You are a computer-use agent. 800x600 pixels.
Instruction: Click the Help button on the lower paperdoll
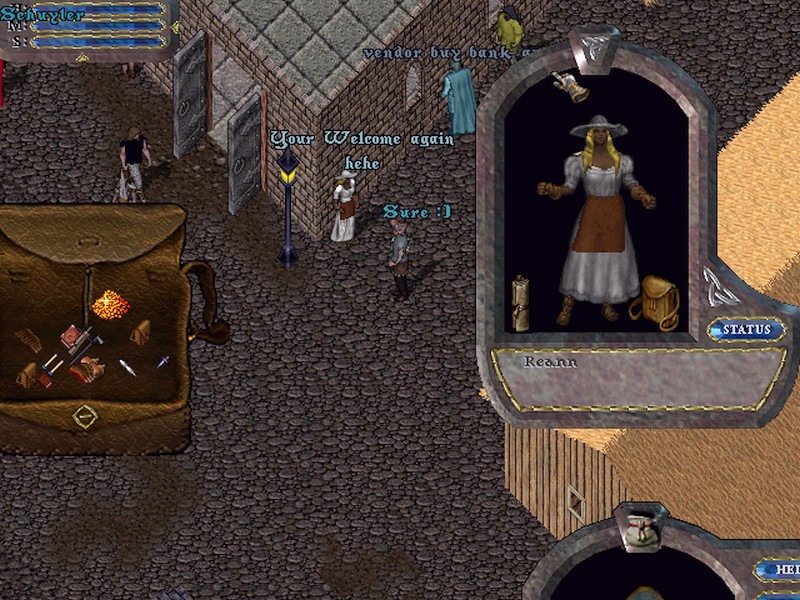pyautogui.click(x=778, y=570)
